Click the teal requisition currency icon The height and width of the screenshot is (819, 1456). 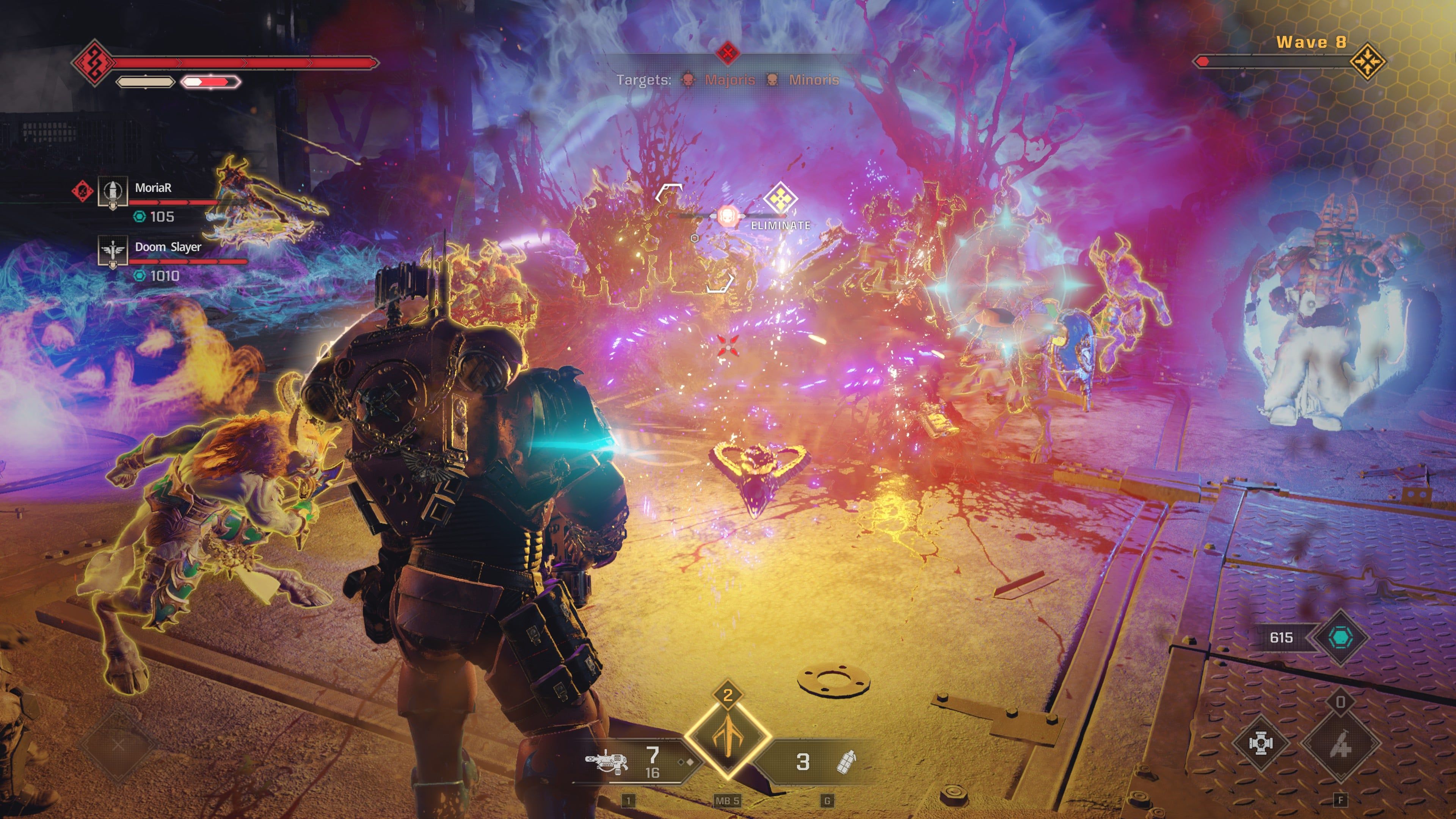coord(1340,637)
